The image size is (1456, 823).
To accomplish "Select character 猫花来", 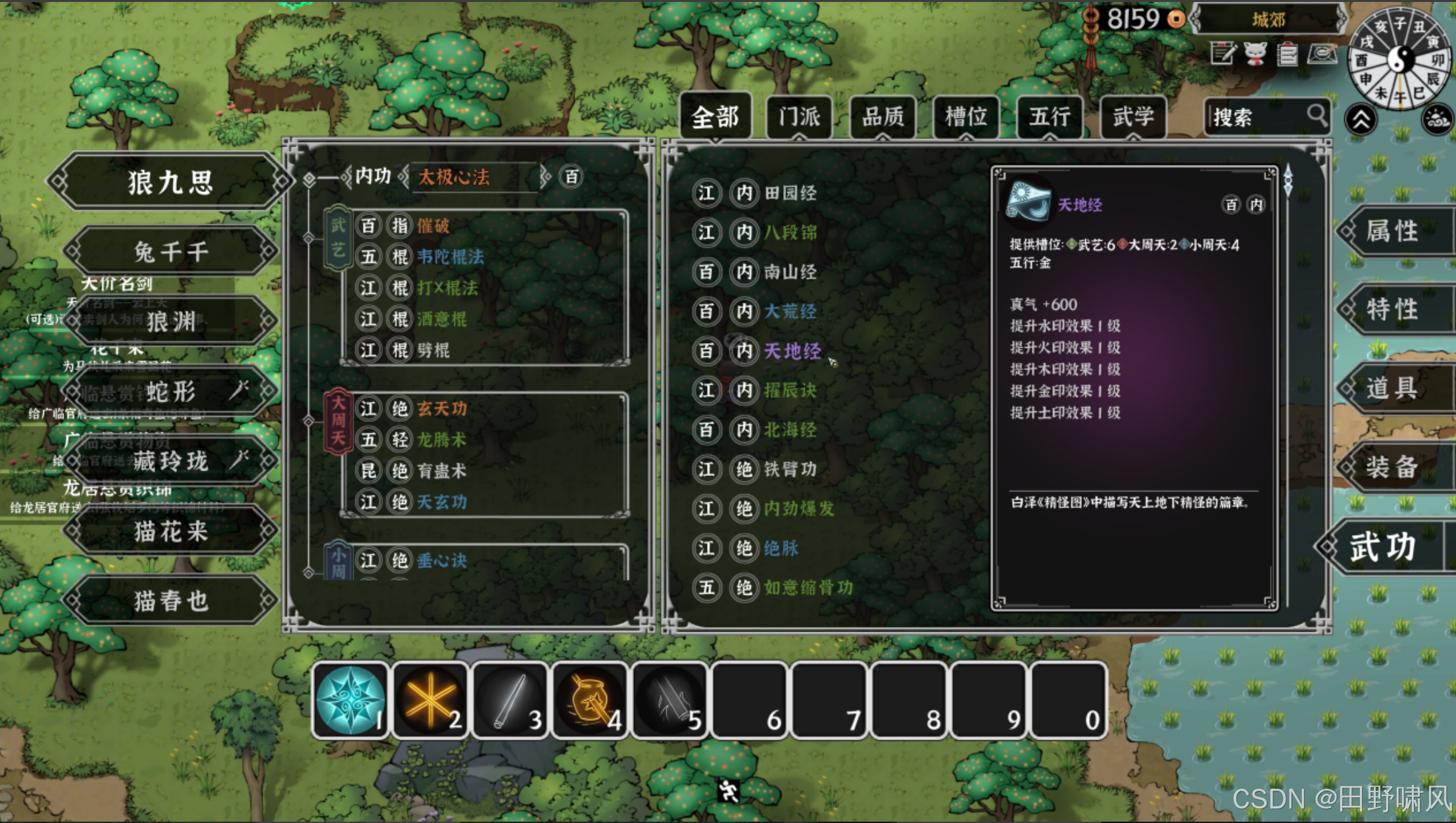I will click(170, 531).
